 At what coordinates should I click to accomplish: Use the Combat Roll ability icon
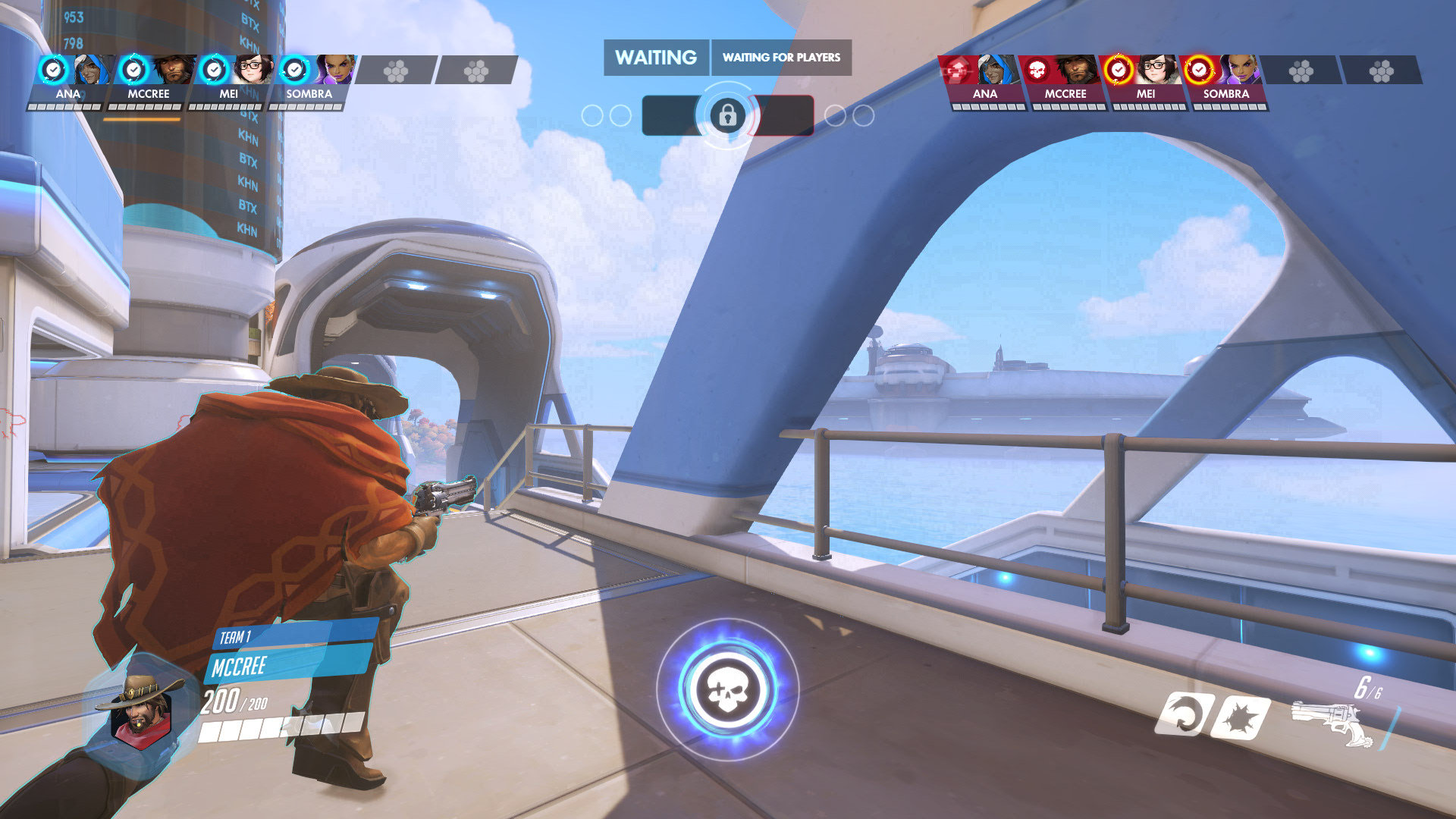pyautogui.click(x=1182, y=714)
